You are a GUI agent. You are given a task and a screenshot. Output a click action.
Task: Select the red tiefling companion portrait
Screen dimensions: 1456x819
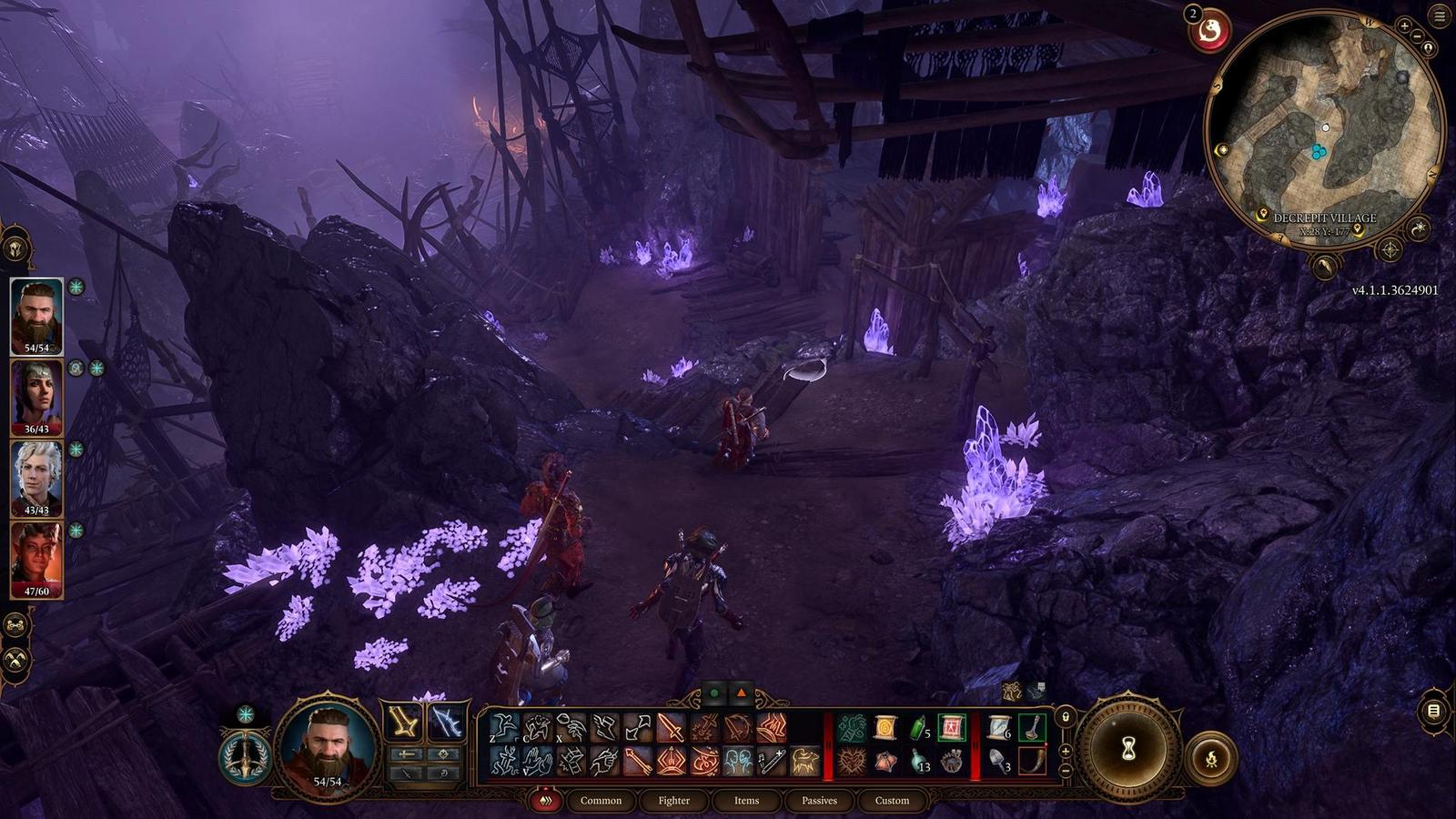[36, 558]
